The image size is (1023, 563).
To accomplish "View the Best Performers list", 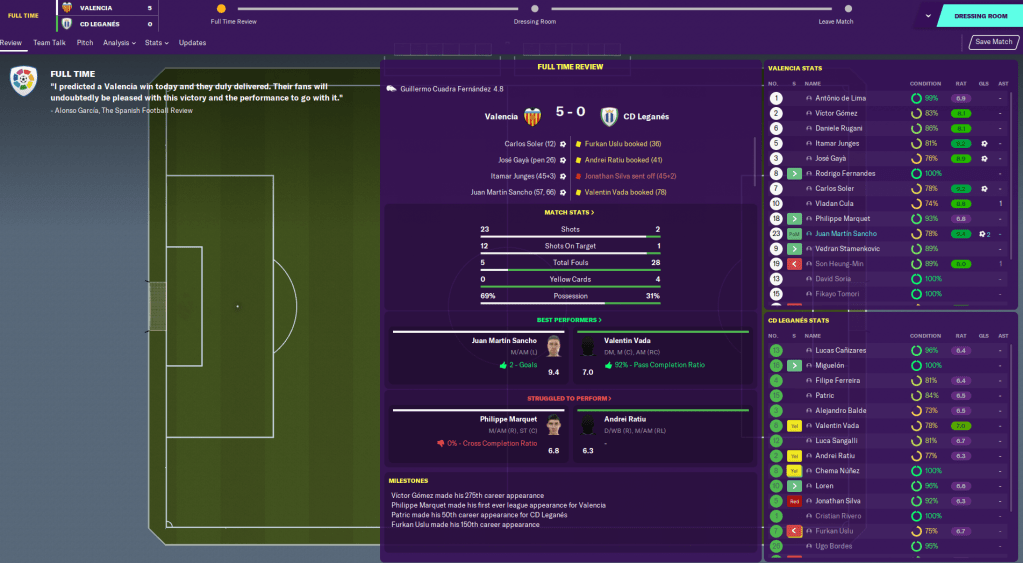I will pos(569,320).
